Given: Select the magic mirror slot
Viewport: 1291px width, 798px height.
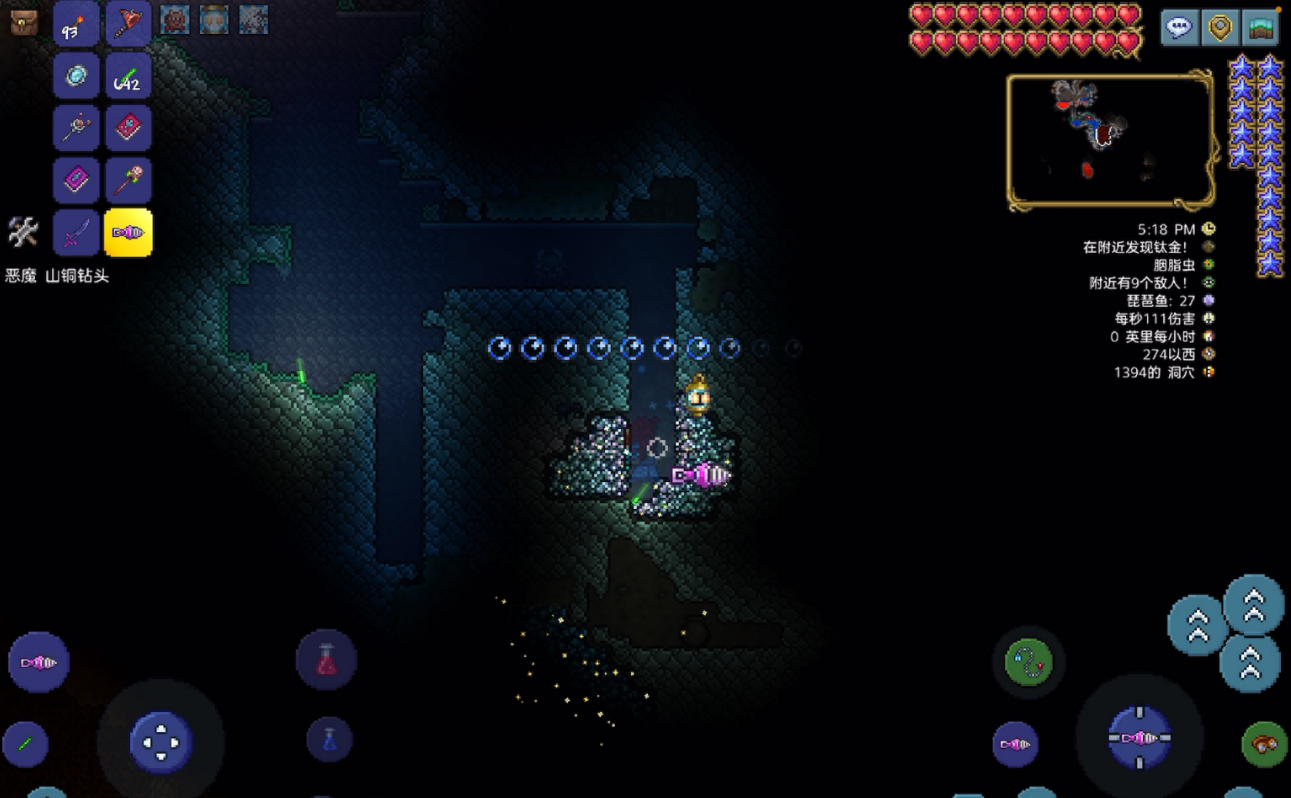Looking at the screenshot, I should pyautogui.click(x=76, y=76).
